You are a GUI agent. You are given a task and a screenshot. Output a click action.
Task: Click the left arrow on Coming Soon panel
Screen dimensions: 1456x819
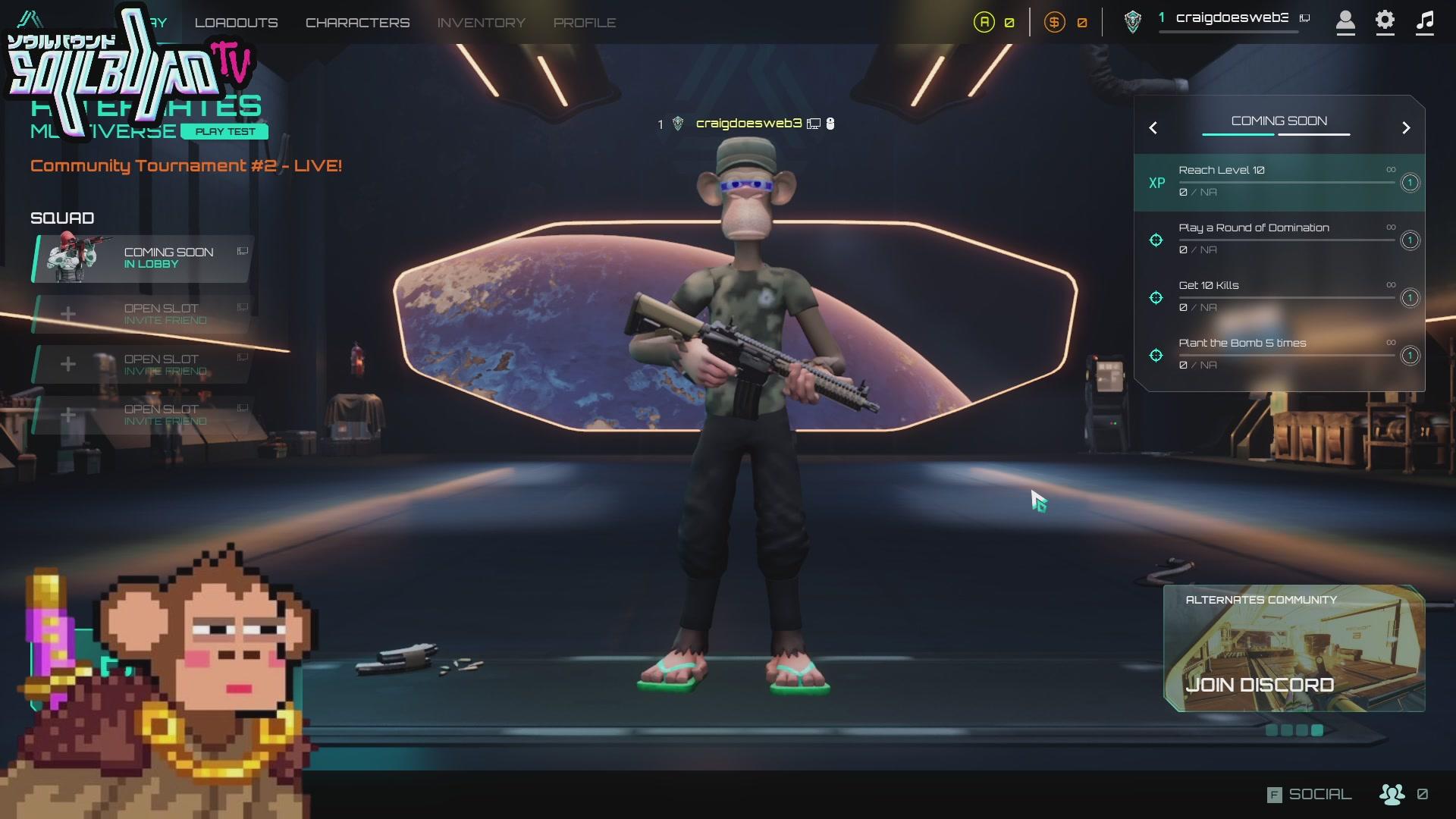click(1153, 127)
